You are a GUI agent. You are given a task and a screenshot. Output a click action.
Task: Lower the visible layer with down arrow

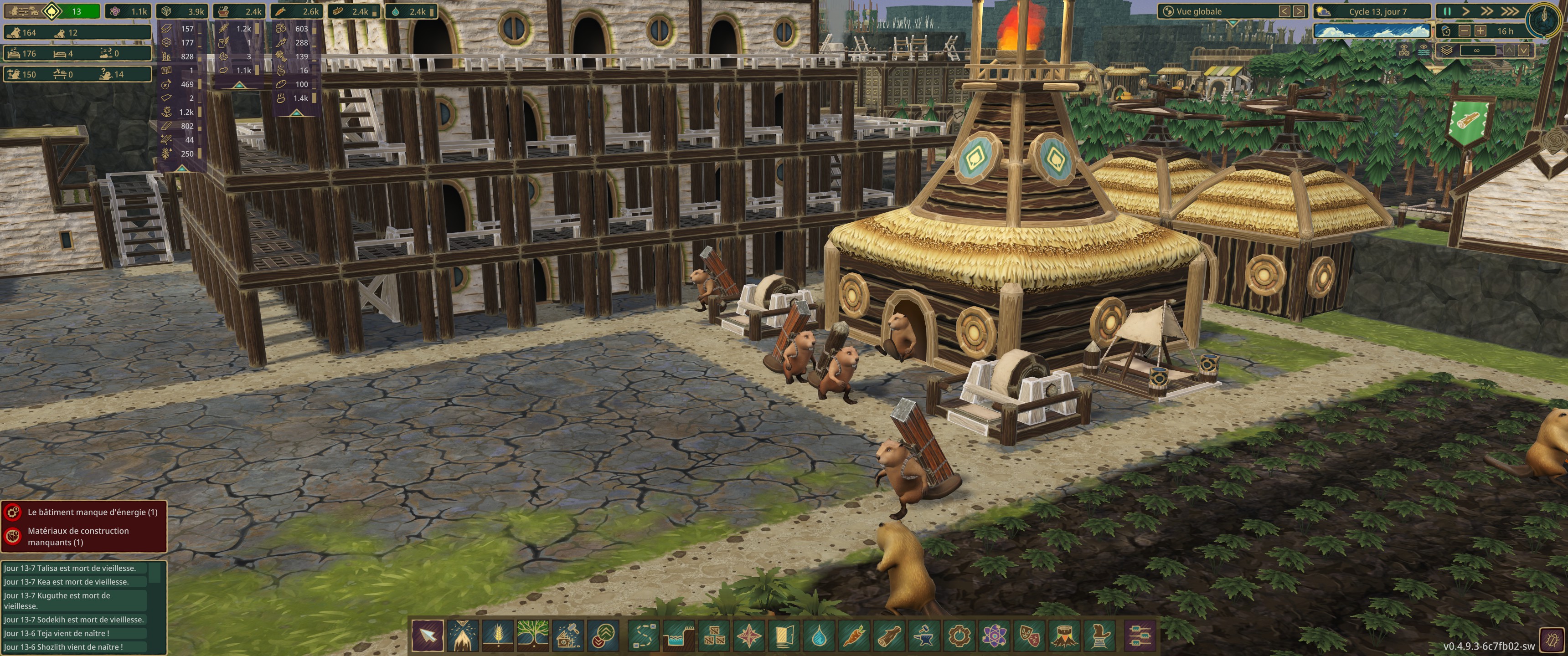(1524, 51)
